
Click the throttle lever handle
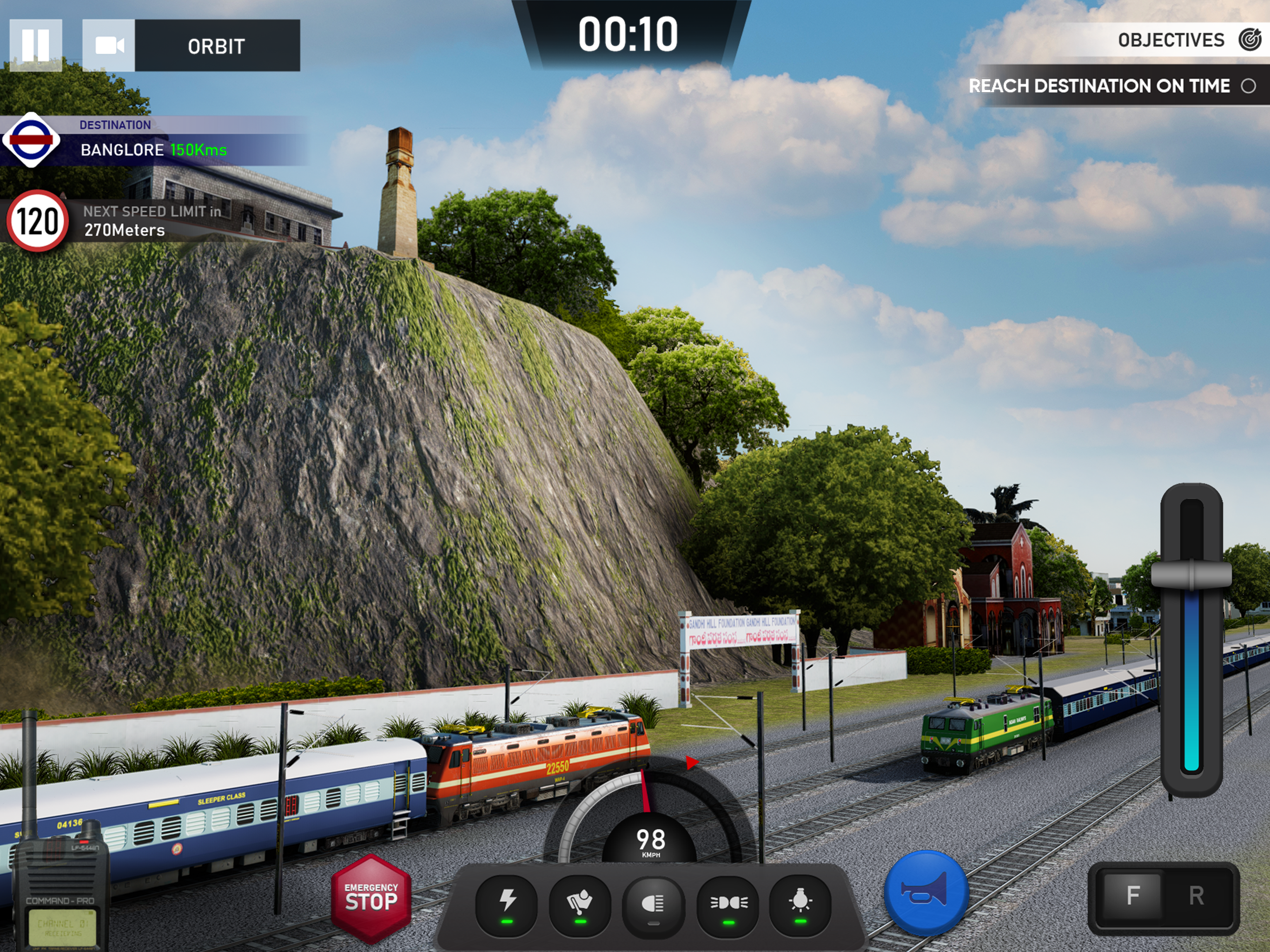point(1191,574)
